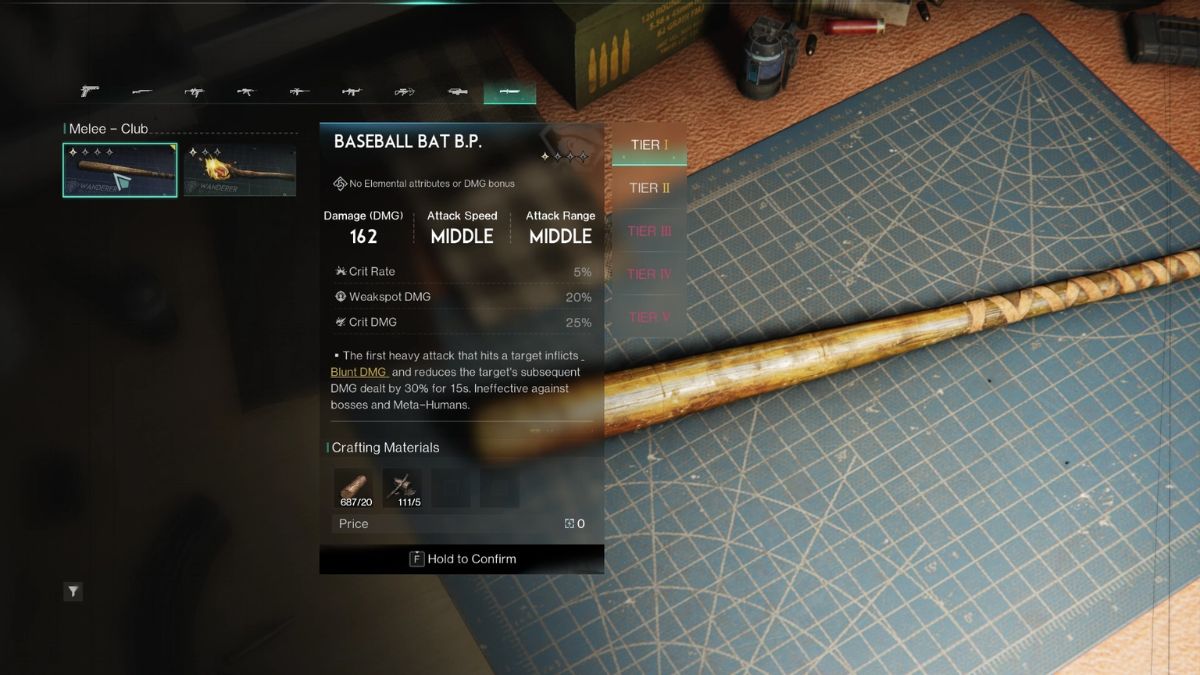The image size is (1200, 675).
Task: Choose the flaming torch blueprint thumbnail
Action: [240, 170]
